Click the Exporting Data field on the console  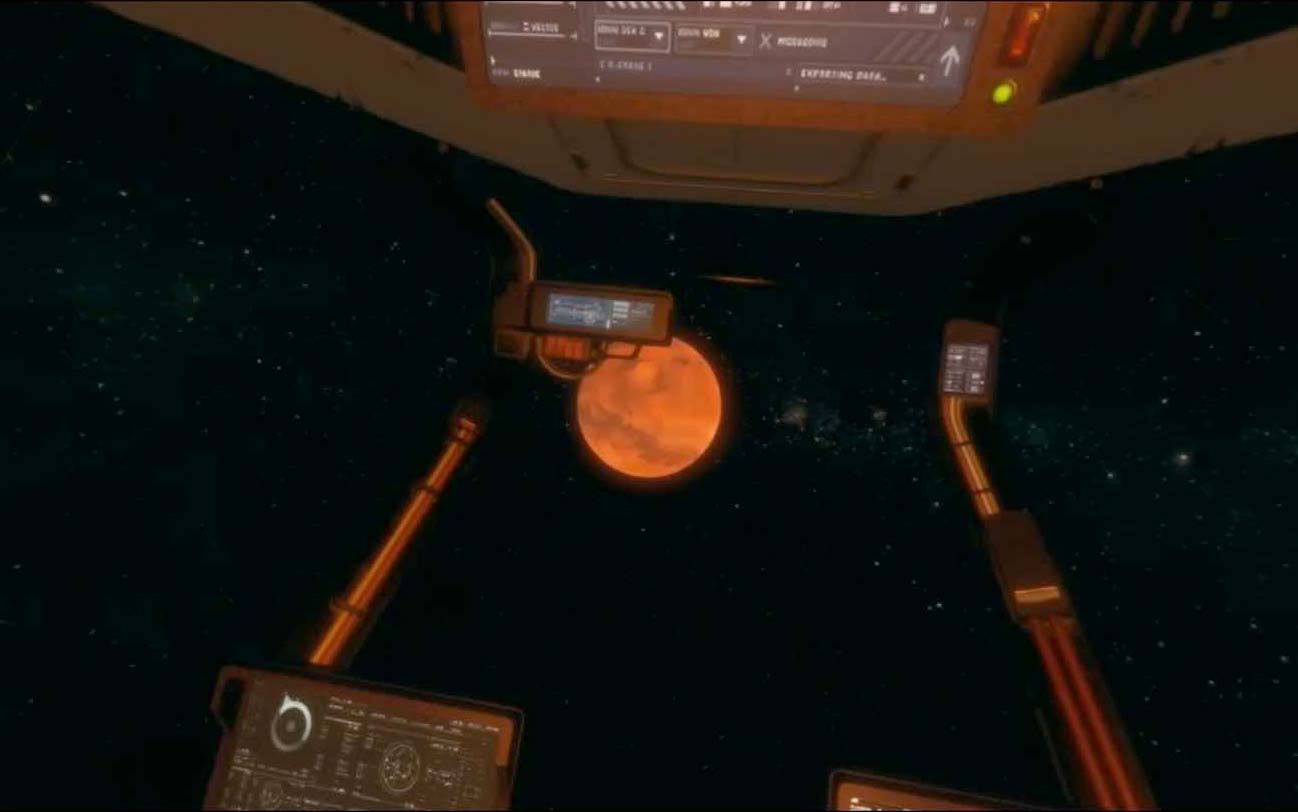click(x=861, y=74)
